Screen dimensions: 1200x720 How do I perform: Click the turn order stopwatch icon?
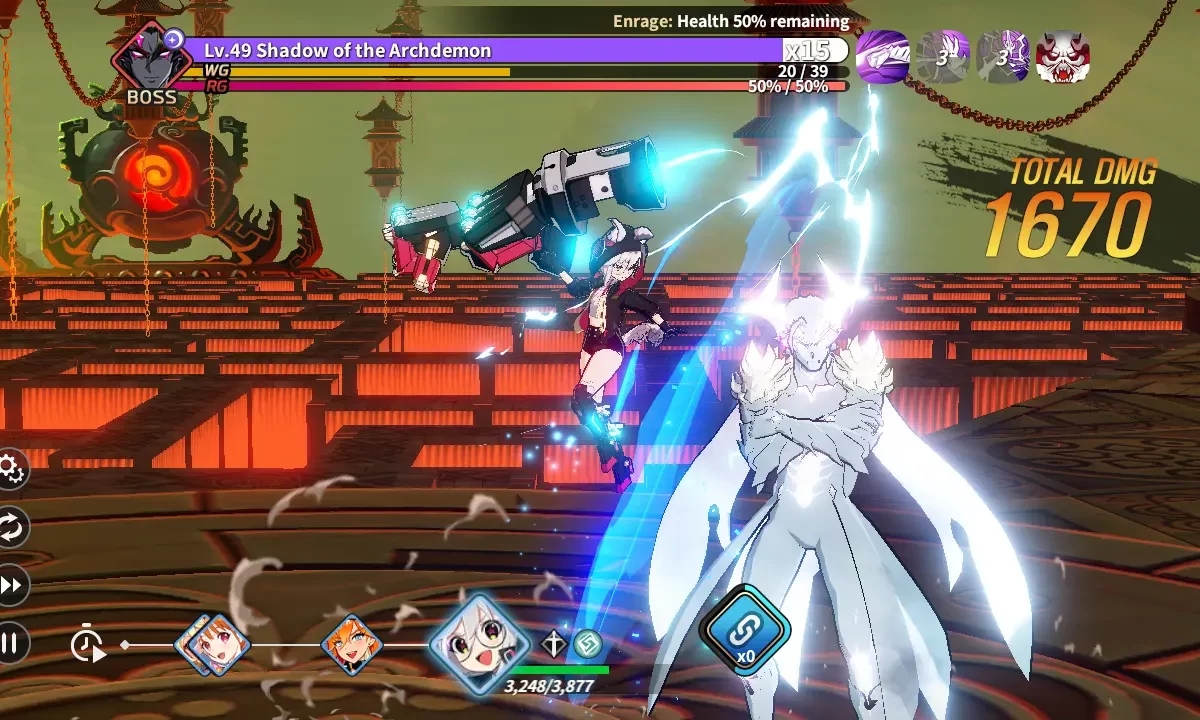[x=88, y=645]
